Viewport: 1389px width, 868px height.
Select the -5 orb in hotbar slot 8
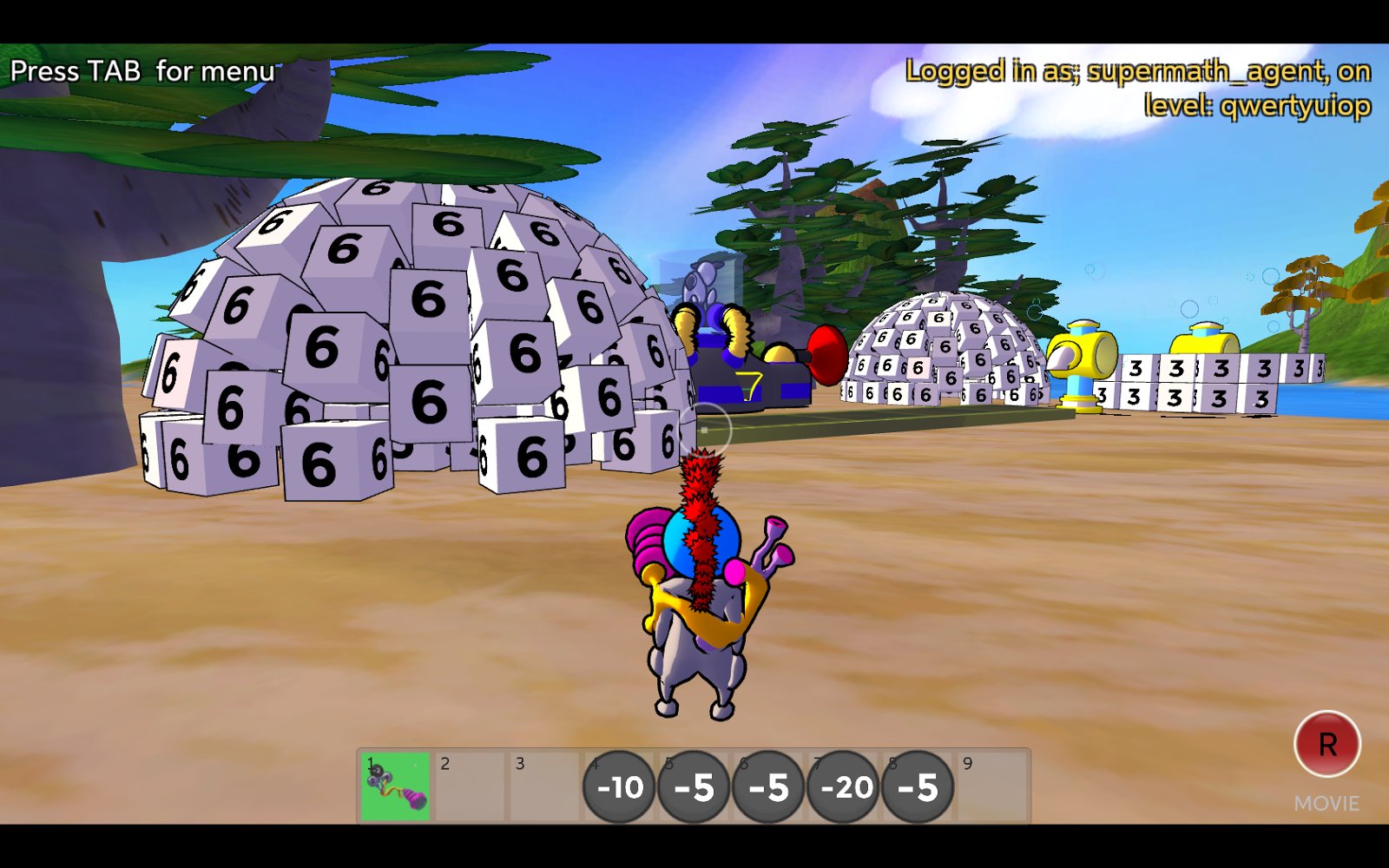tap(918, 787)
